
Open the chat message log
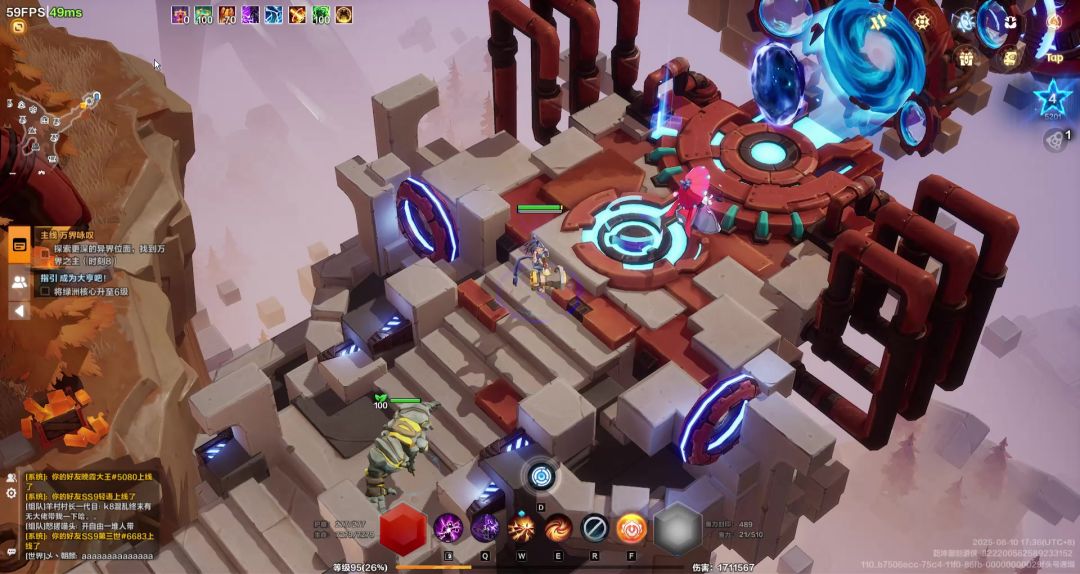click(x=88, y=513)
